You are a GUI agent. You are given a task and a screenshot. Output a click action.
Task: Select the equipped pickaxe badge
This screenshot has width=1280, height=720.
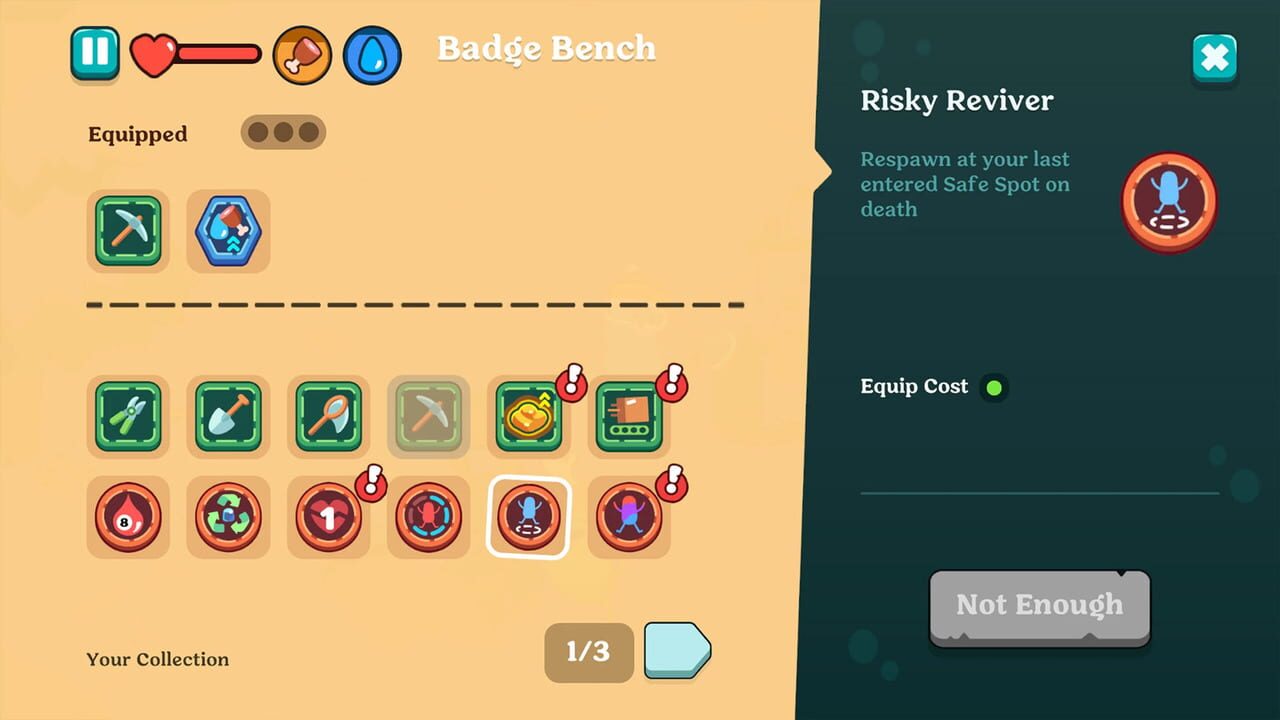pyautogui.click(x=128, y=231)
